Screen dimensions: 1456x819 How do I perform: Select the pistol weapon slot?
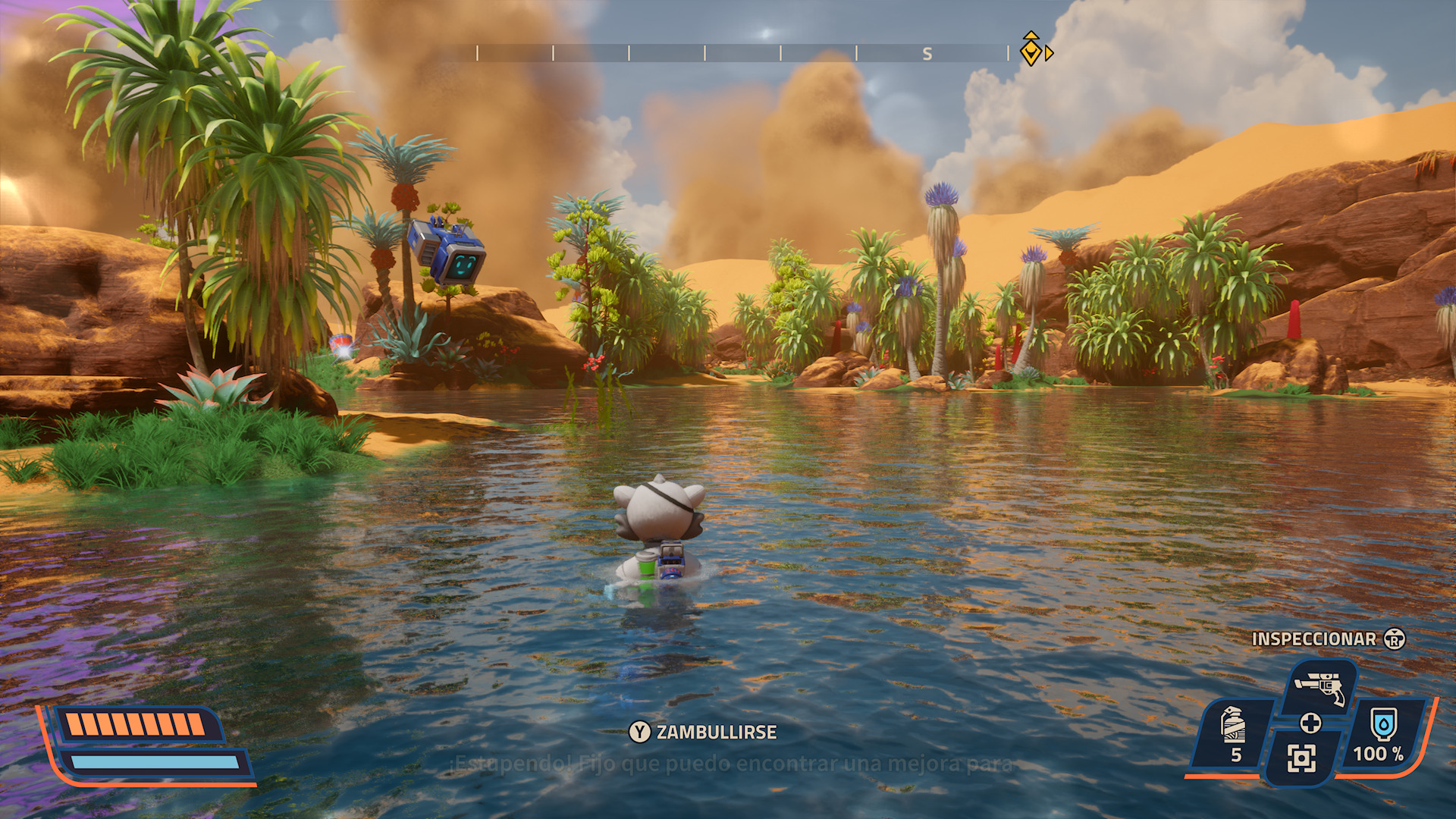(1320, 687)
